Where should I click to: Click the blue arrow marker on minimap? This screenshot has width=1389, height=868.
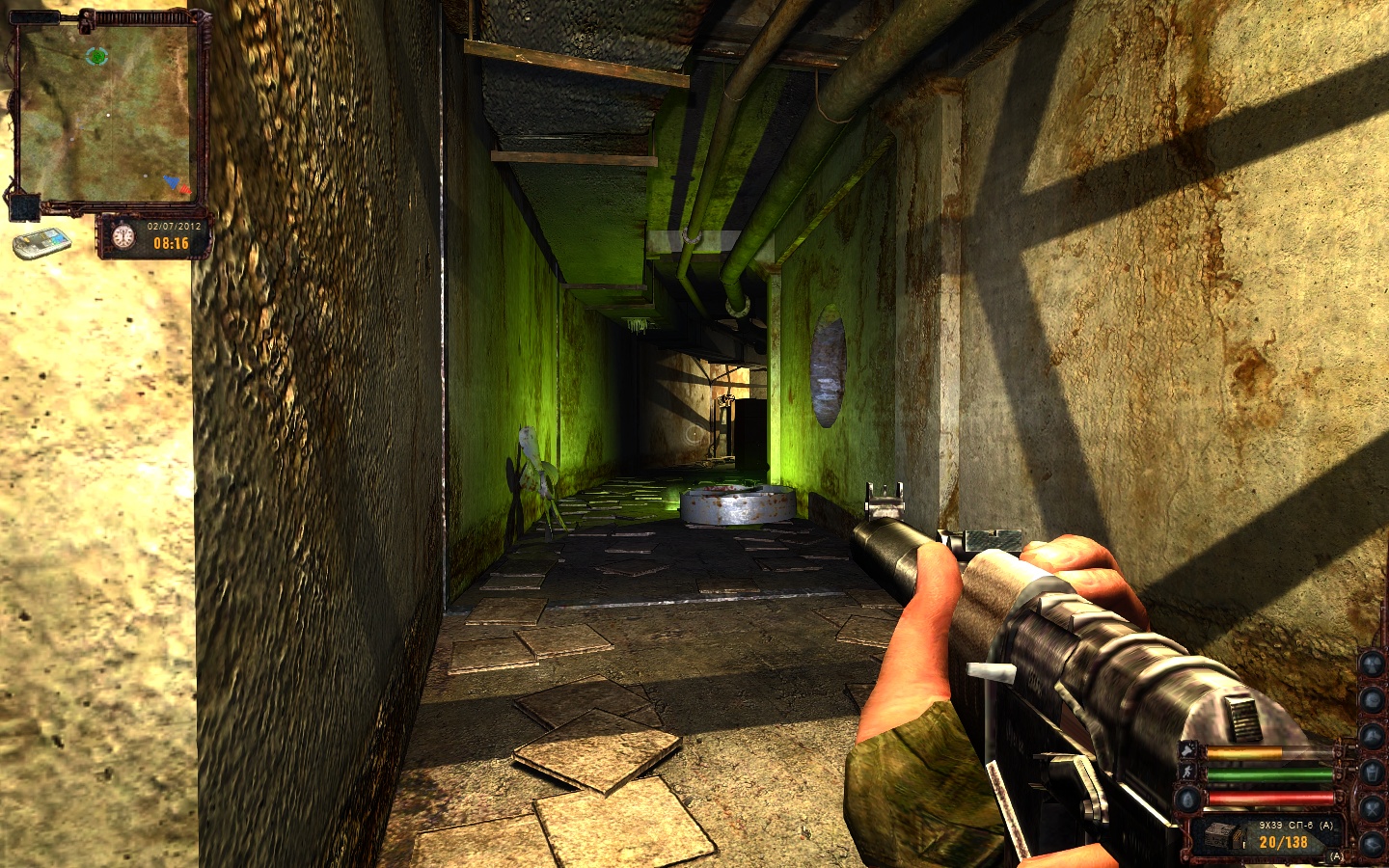(x=172, y=180)
